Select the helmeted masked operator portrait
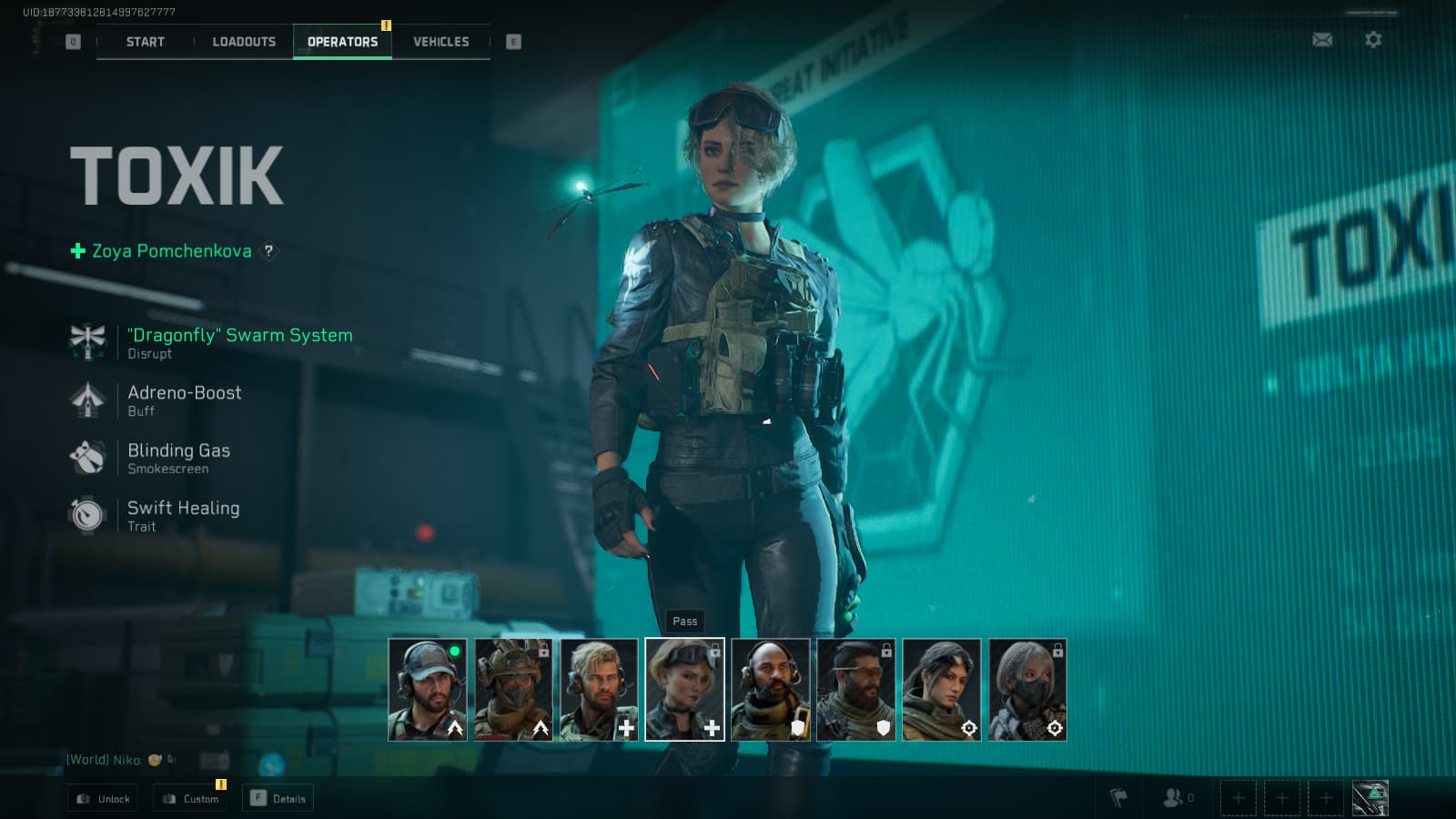1456x819 pixels. point(513,689)
